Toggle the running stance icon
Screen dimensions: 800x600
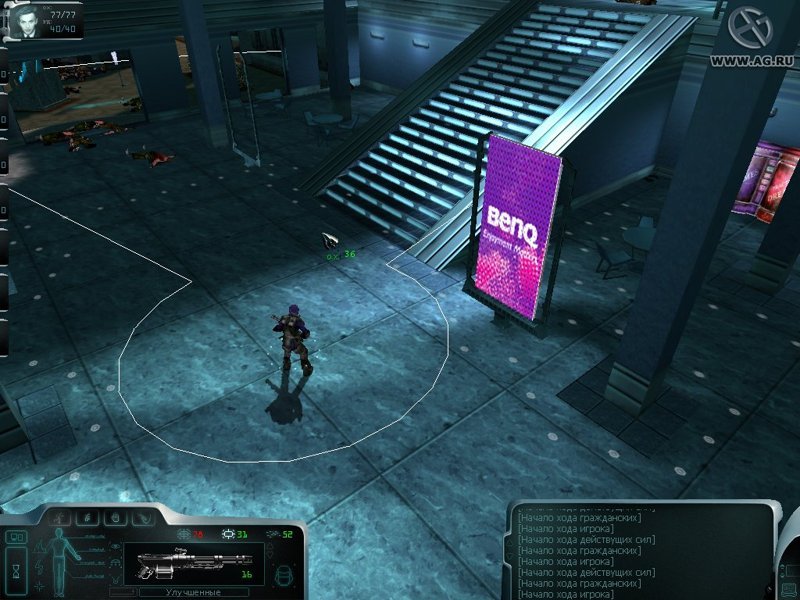[x=62, y=518]
